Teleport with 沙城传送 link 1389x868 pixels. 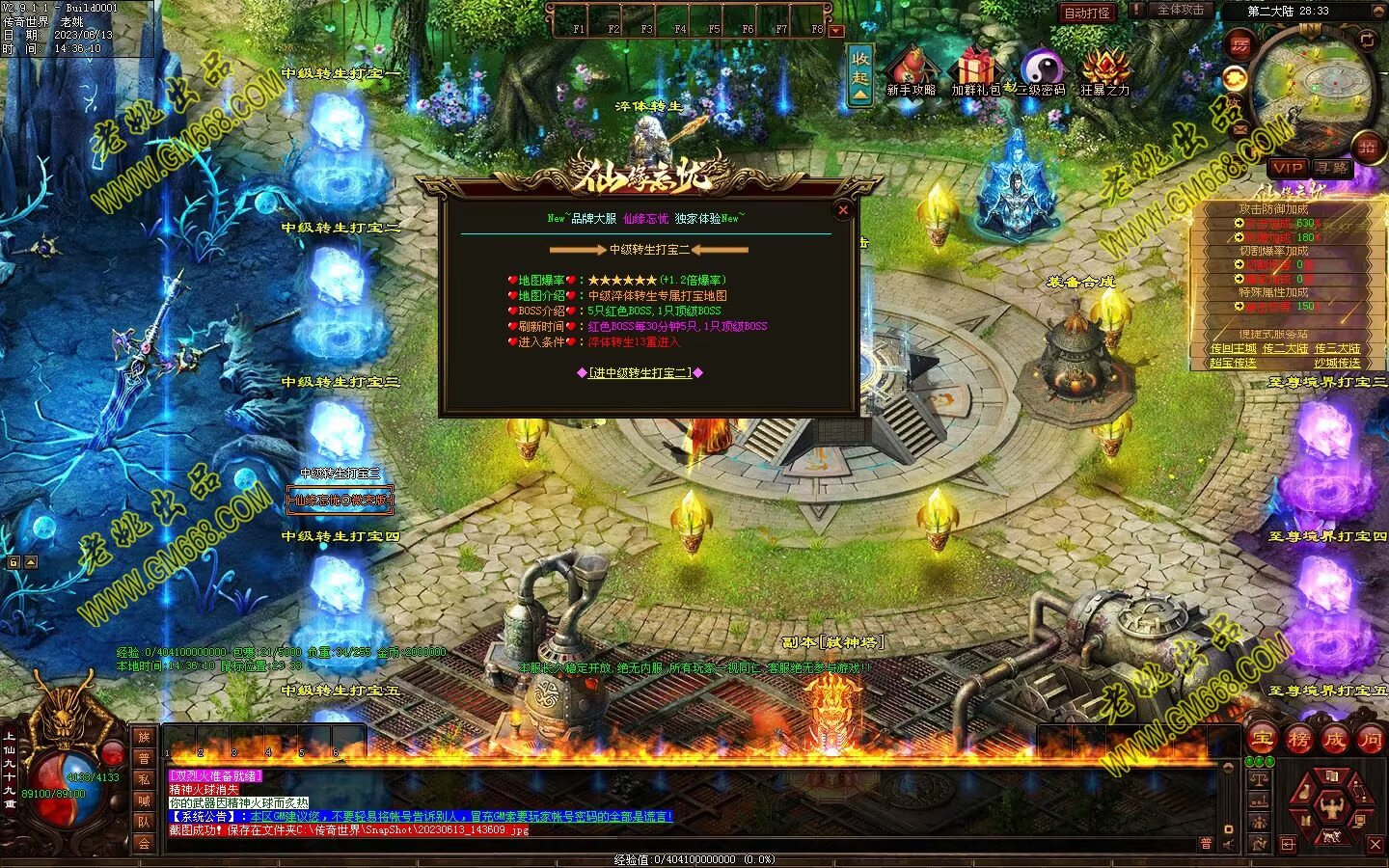click(1337, 363)
